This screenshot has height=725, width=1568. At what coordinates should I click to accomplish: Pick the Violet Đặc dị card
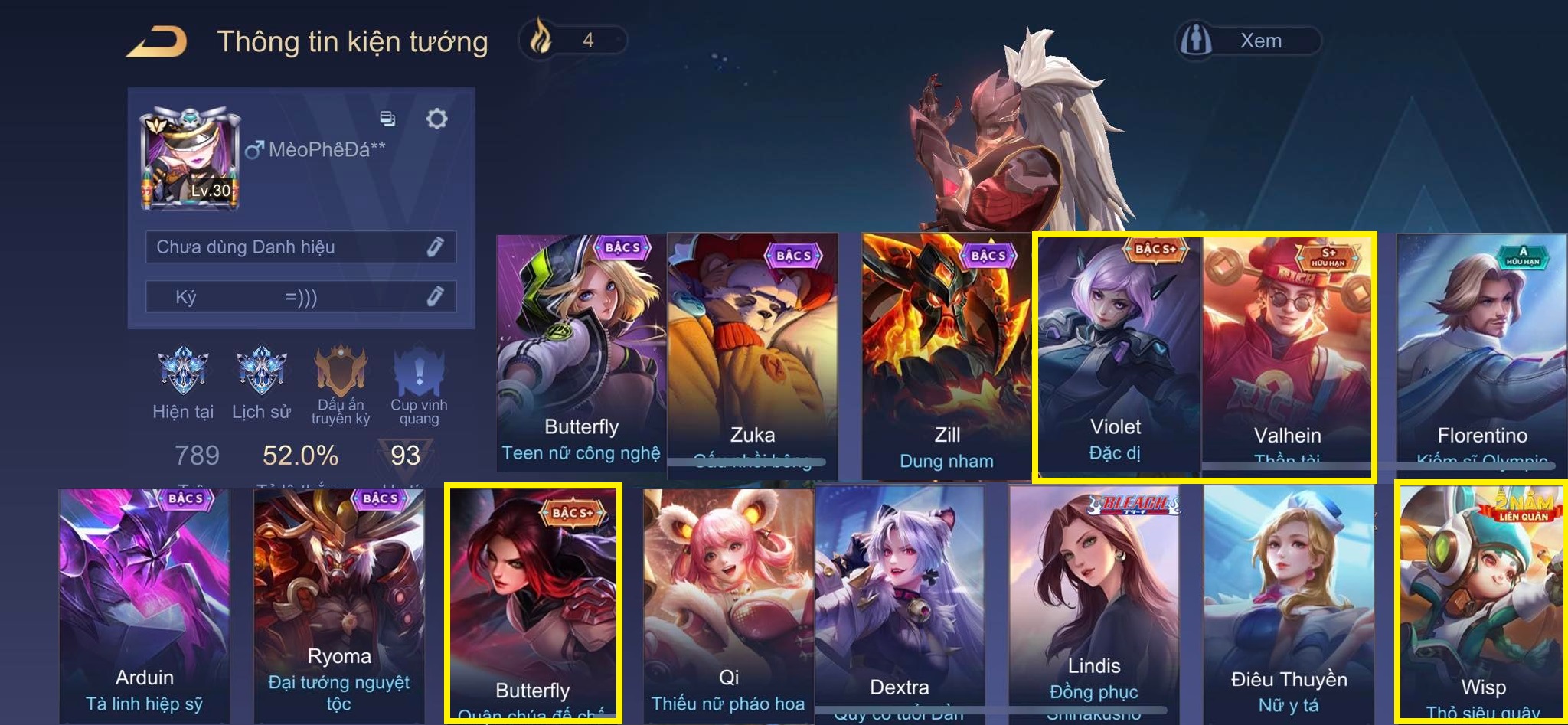[1117, 352]
